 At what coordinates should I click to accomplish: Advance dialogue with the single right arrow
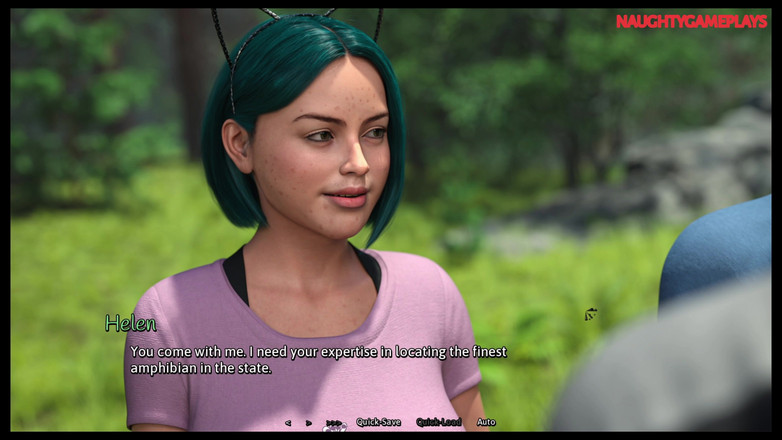[x=309, y=423]
